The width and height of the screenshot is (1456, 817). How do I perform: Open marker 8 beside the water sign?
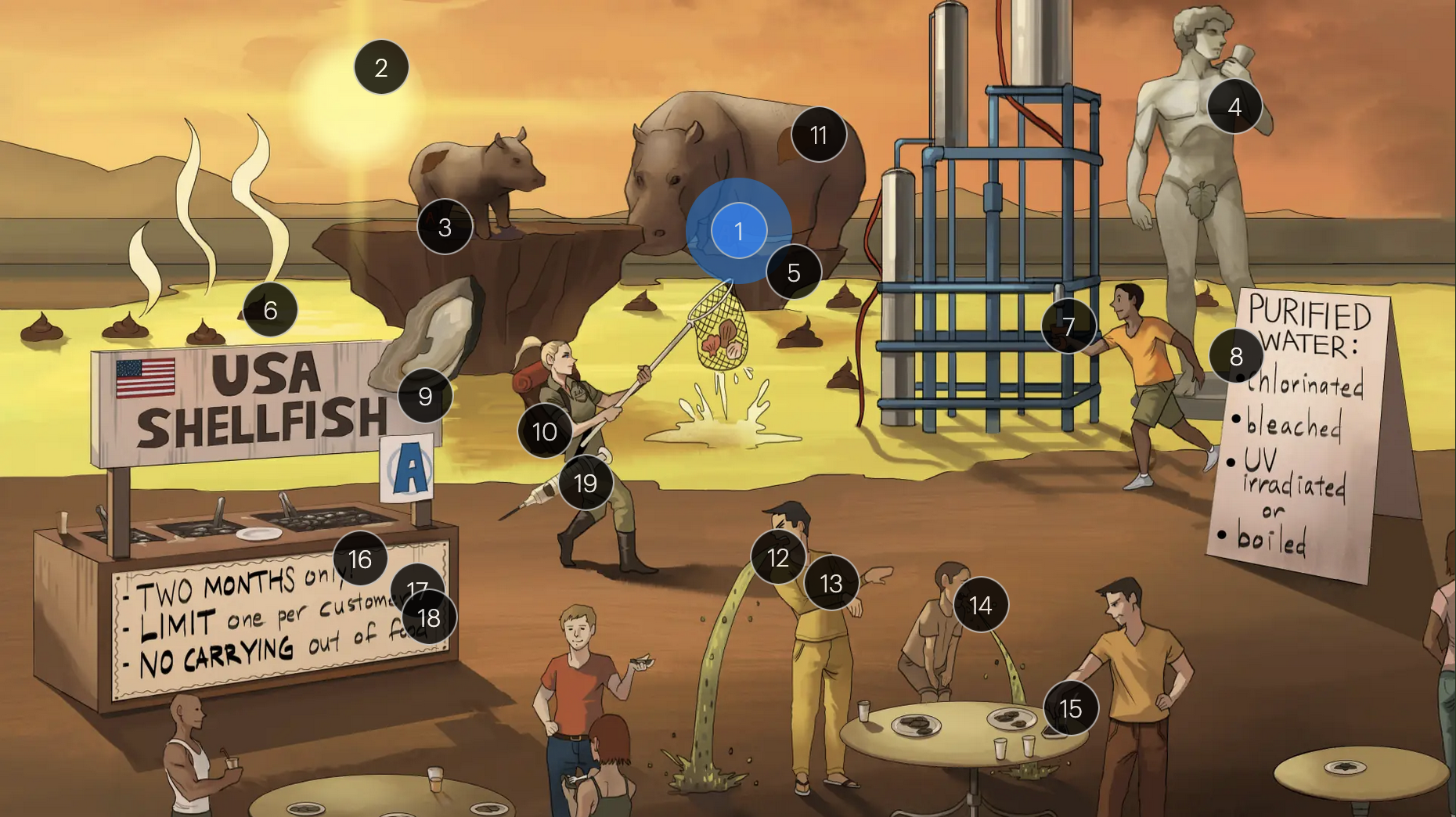pyautogui.click(x=1236, y=356)
